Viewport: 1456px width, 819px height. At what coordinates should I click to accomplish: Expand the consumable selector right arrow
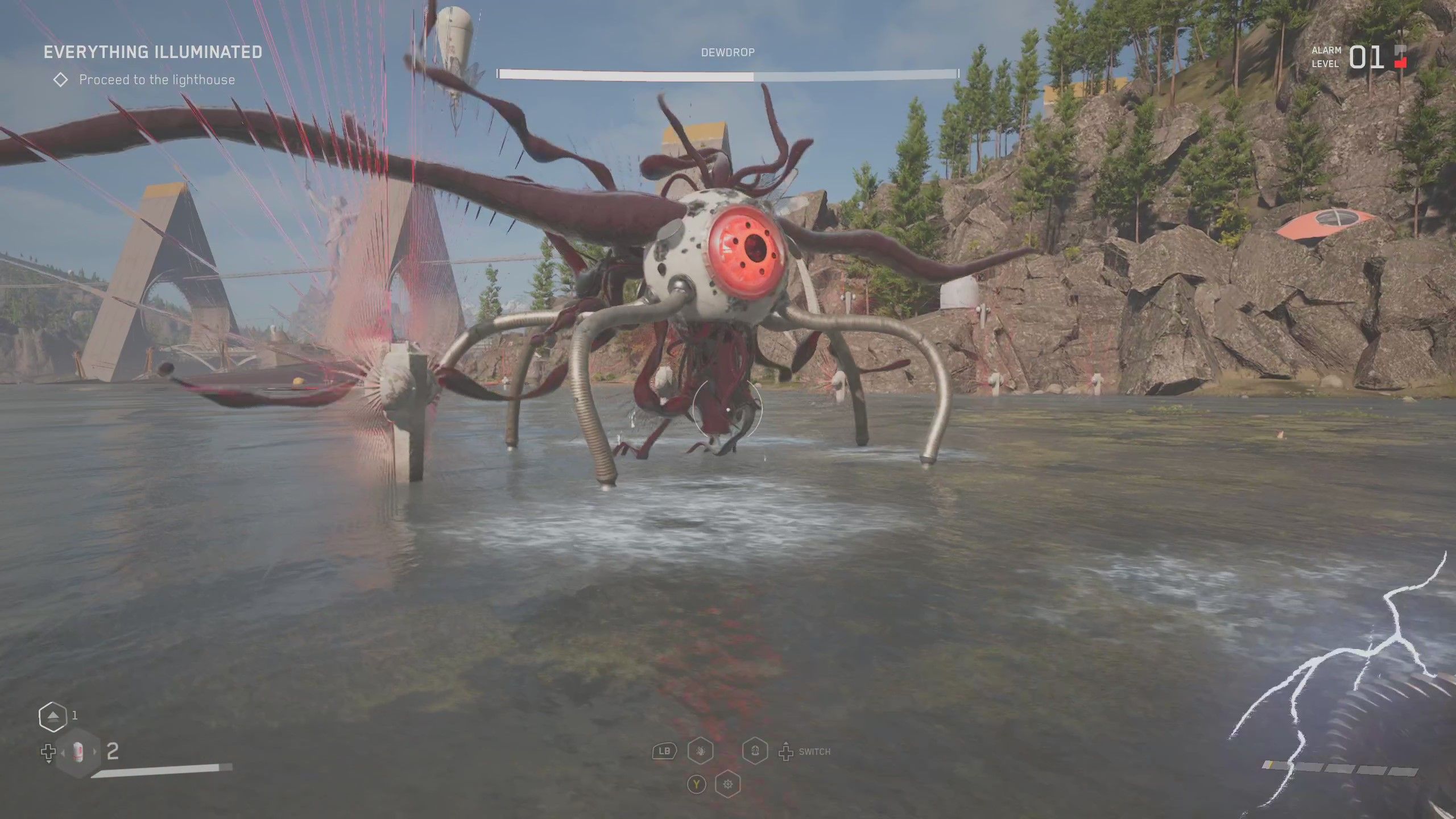tap(94, 751)
